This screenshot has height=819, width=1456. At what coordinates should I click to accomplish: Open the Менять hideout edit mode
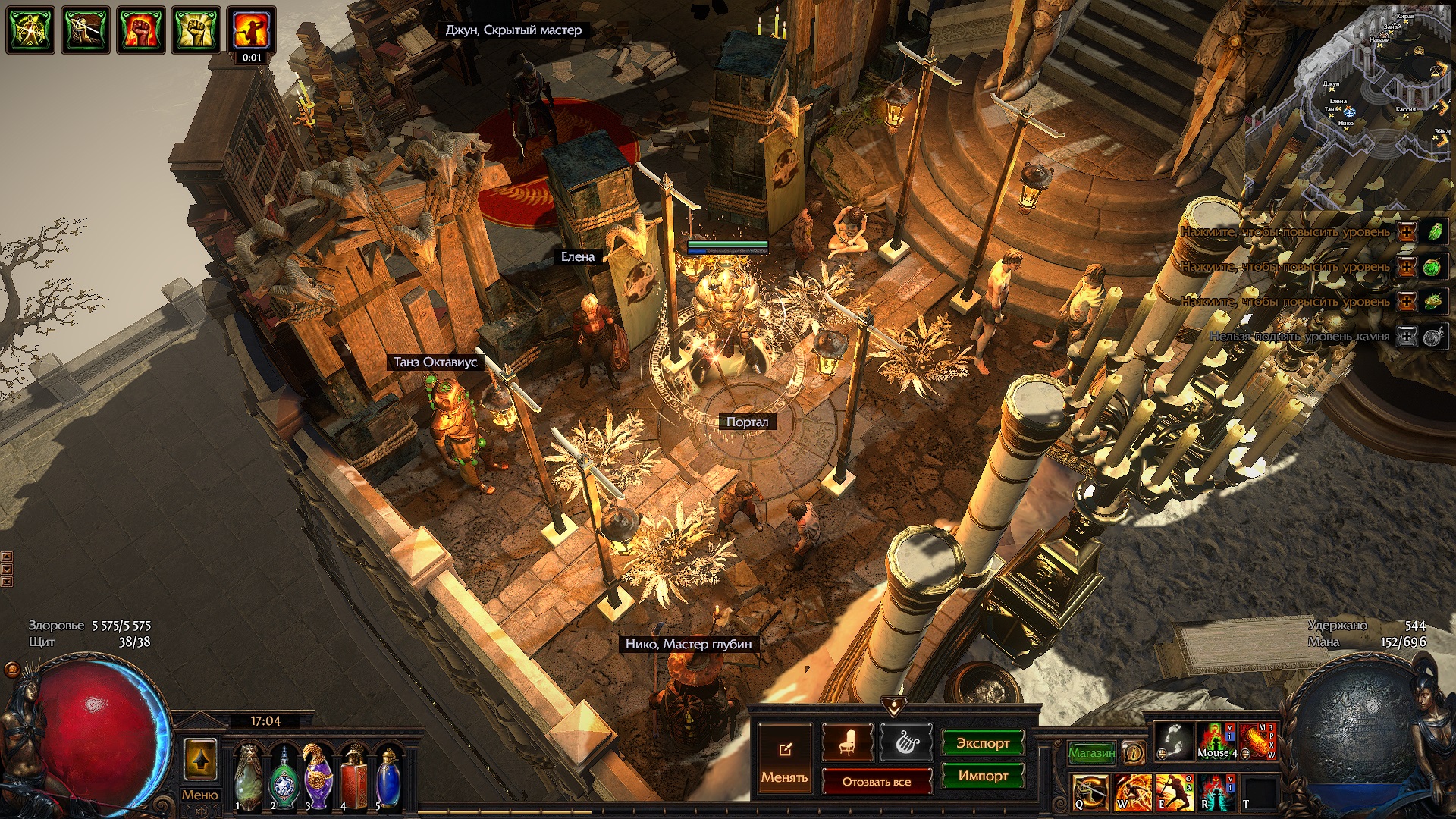pyautogui.click(x=784, y=759)
